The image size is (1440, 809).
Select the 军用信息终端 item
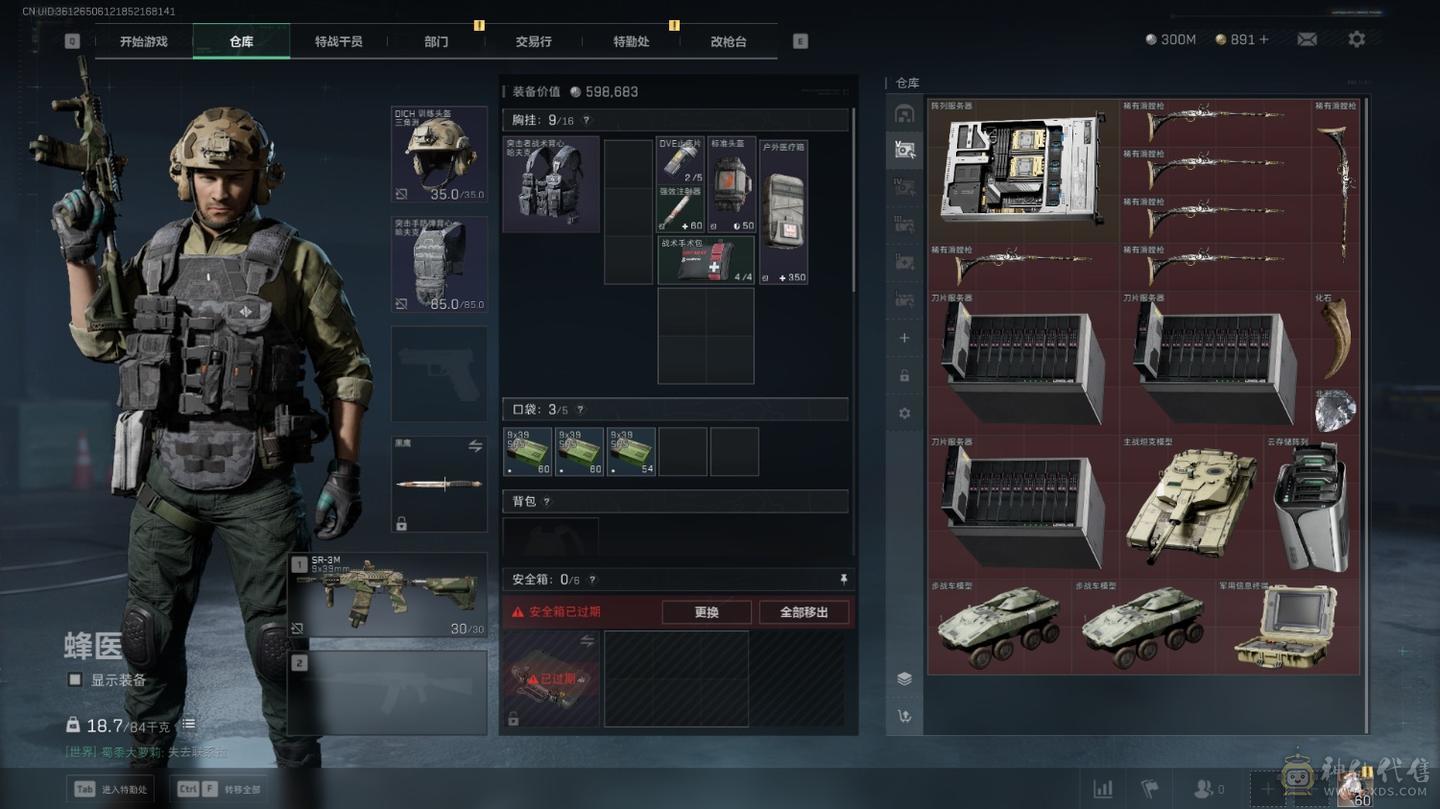tap(1287, 625)
